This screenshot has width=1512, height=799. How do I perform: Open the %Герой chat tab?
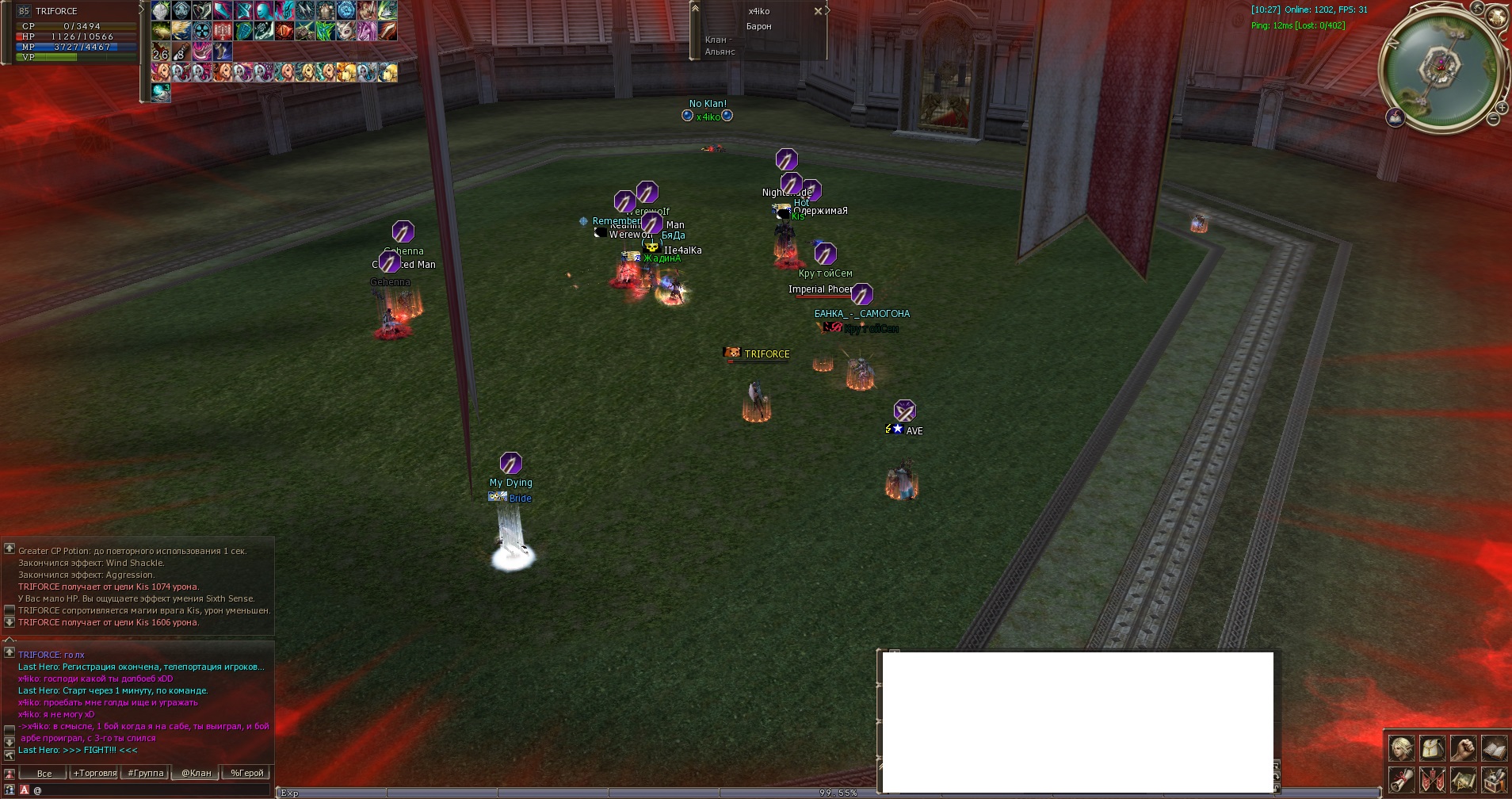tap(246, 773)
